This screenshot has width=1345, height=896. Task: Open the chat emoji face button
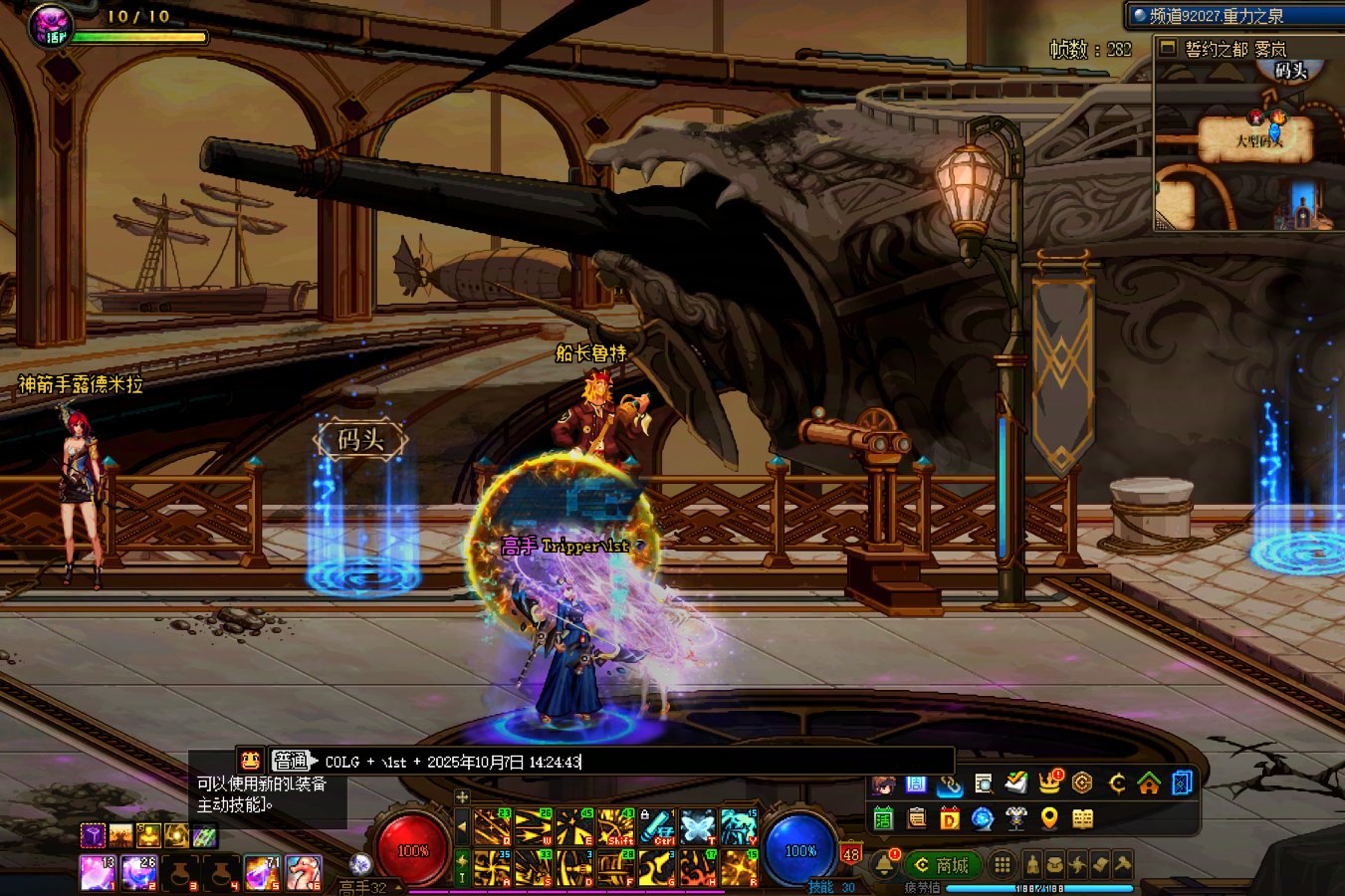251,761
